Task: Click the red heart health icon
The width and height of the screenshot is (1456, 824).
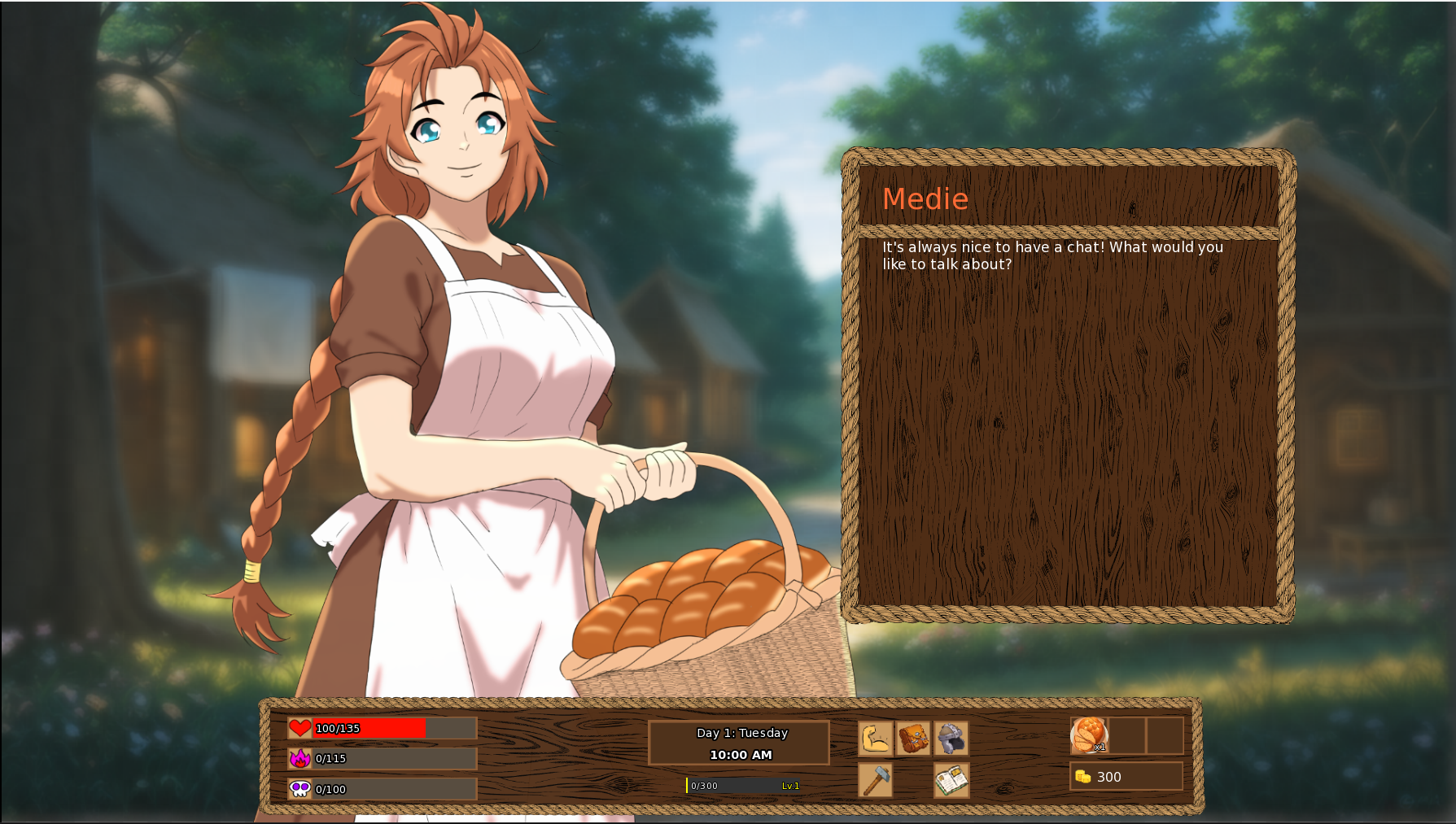Action: (300, 729)
